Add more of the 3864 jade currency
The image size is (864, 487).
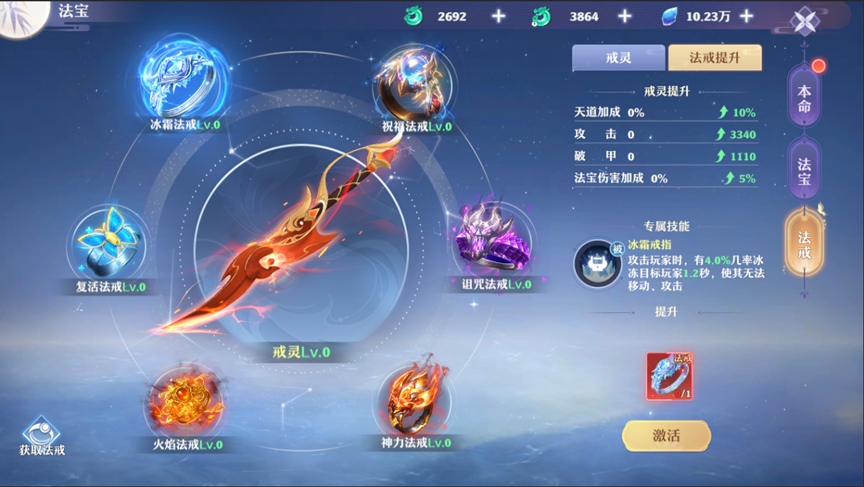(625, 16)
